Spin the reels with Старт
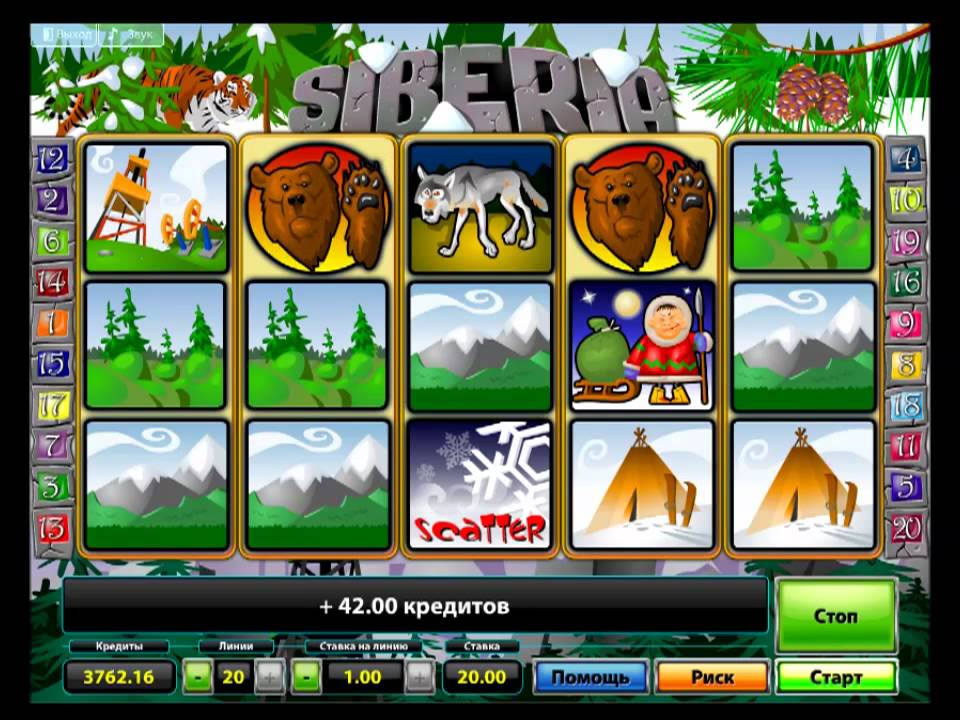 point(835,678)
